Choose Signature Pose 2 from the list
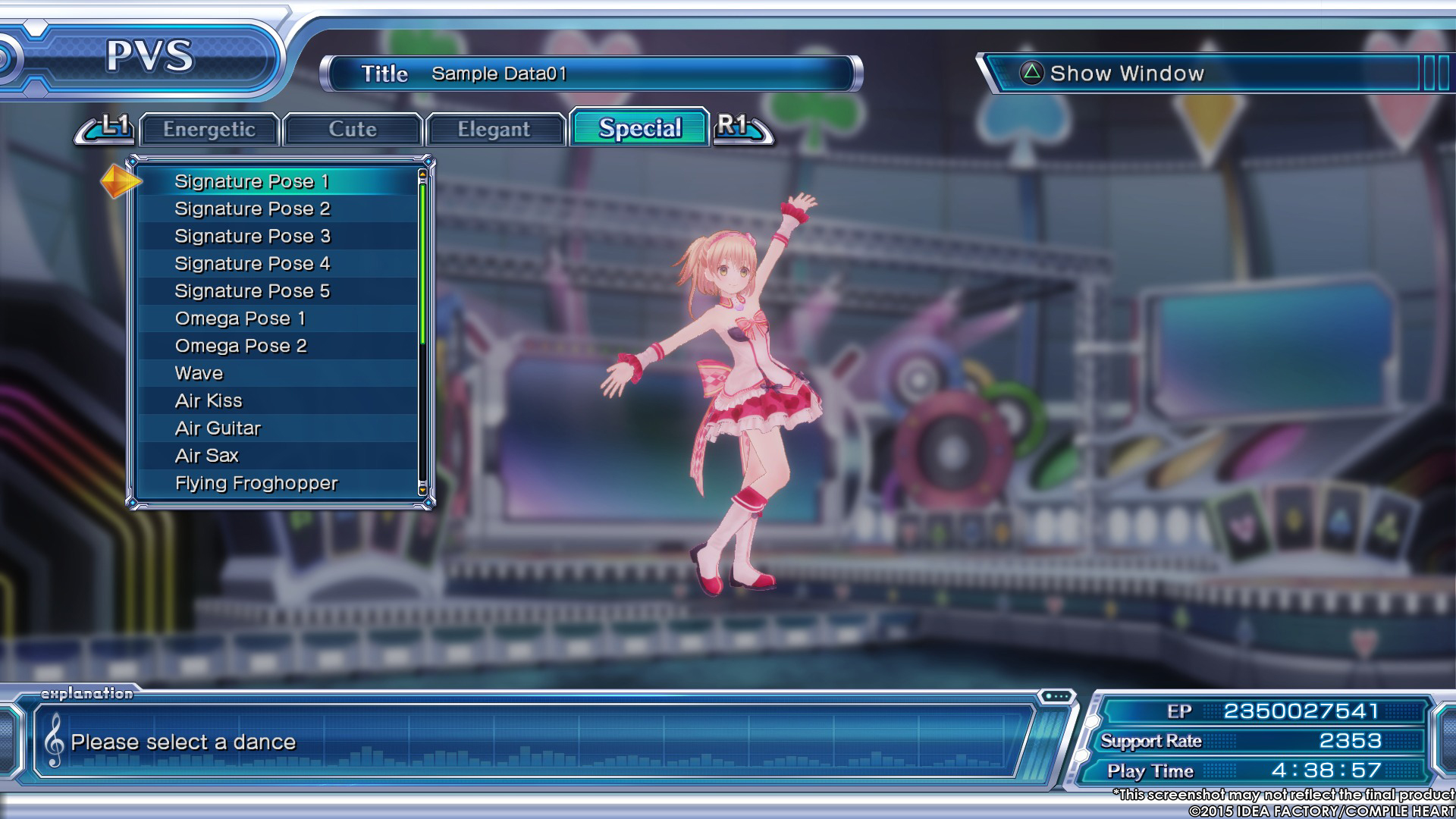Viewport: 1456px width, 819px height. pyautogui.click(x=252, y=209)
